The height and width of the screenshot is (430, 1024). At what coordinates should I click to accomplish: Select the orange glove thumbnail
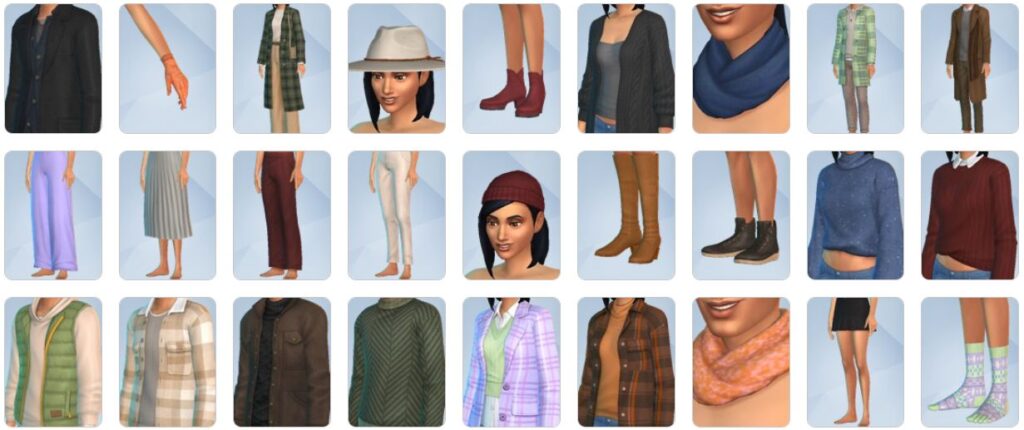[167, 68]
